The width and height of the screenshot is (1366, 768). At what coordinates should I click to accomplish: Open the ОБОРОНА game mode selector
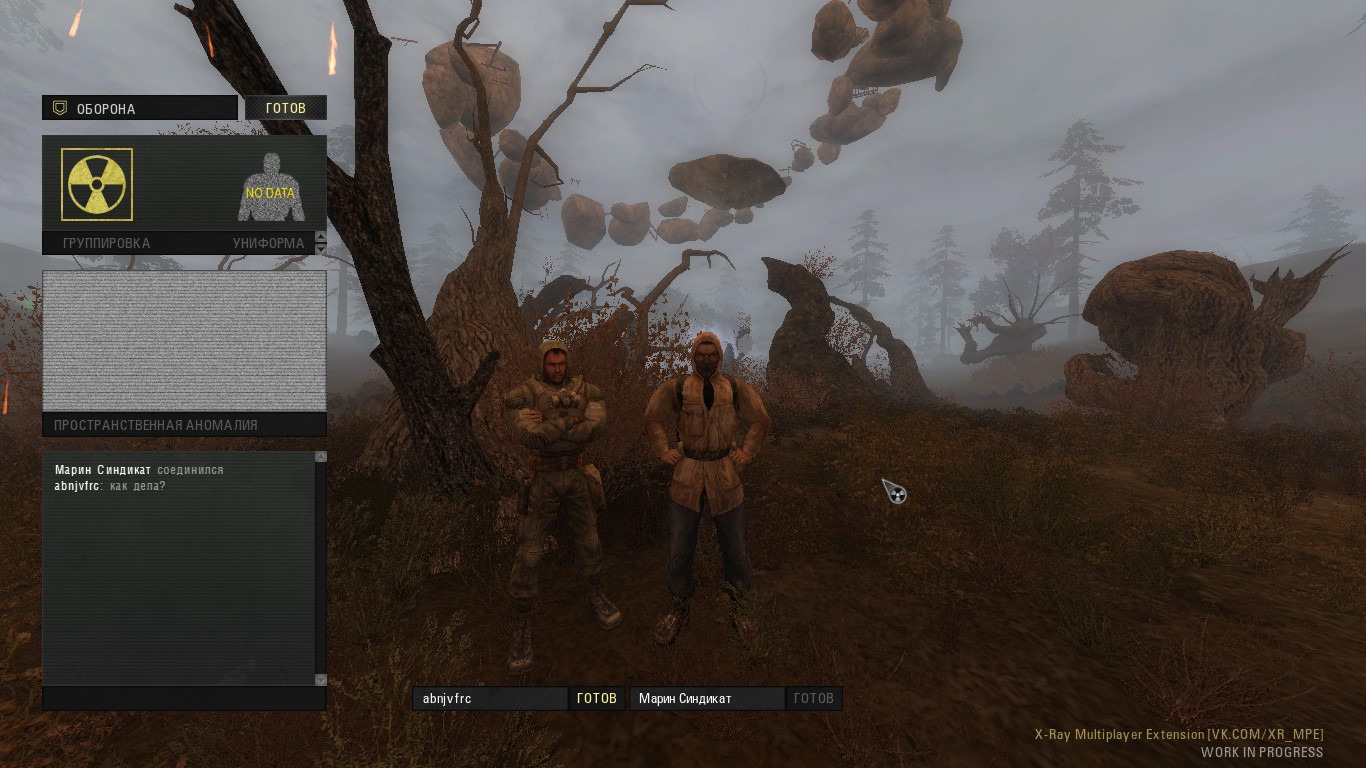140,108
